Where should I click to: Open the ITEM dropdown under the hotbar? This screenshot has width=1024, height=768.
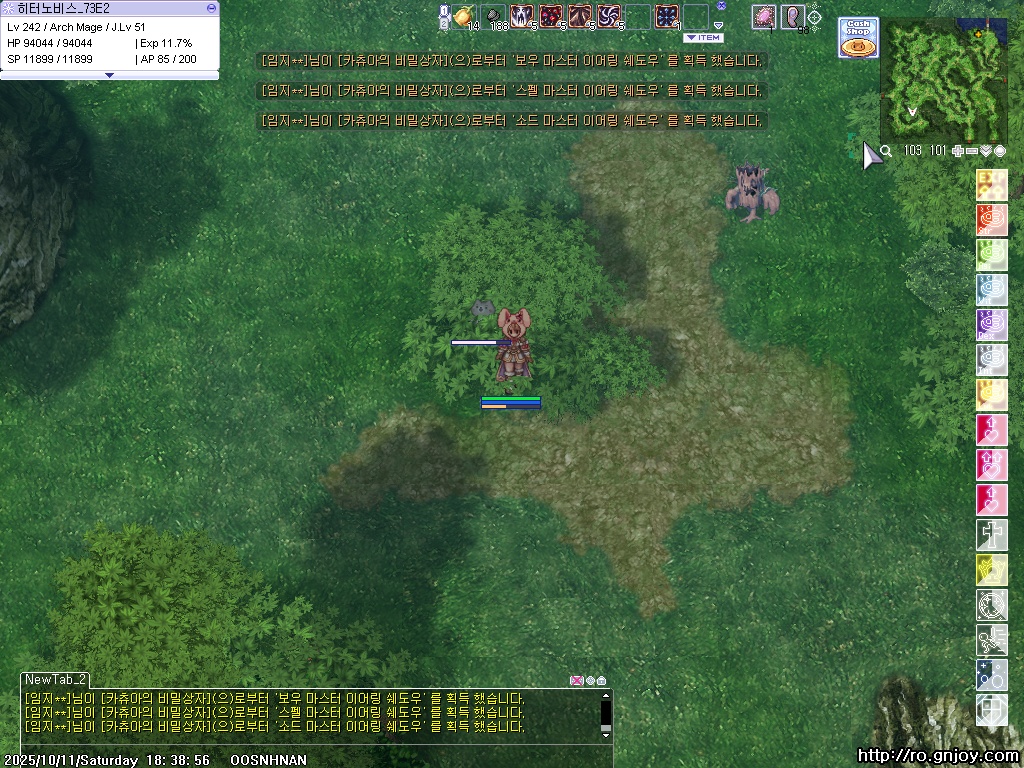703,38
